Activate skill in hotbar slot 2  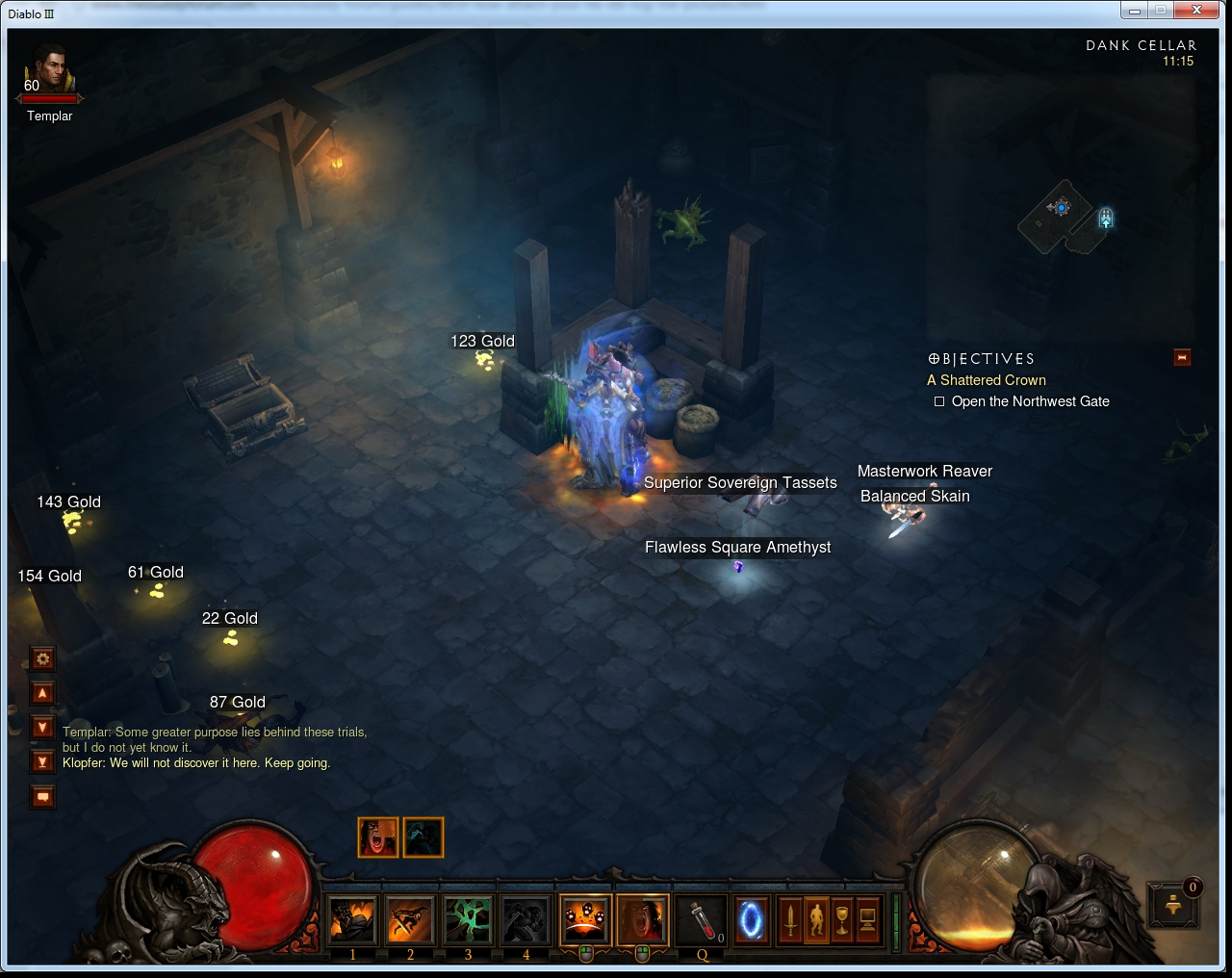tap(410, 920)
